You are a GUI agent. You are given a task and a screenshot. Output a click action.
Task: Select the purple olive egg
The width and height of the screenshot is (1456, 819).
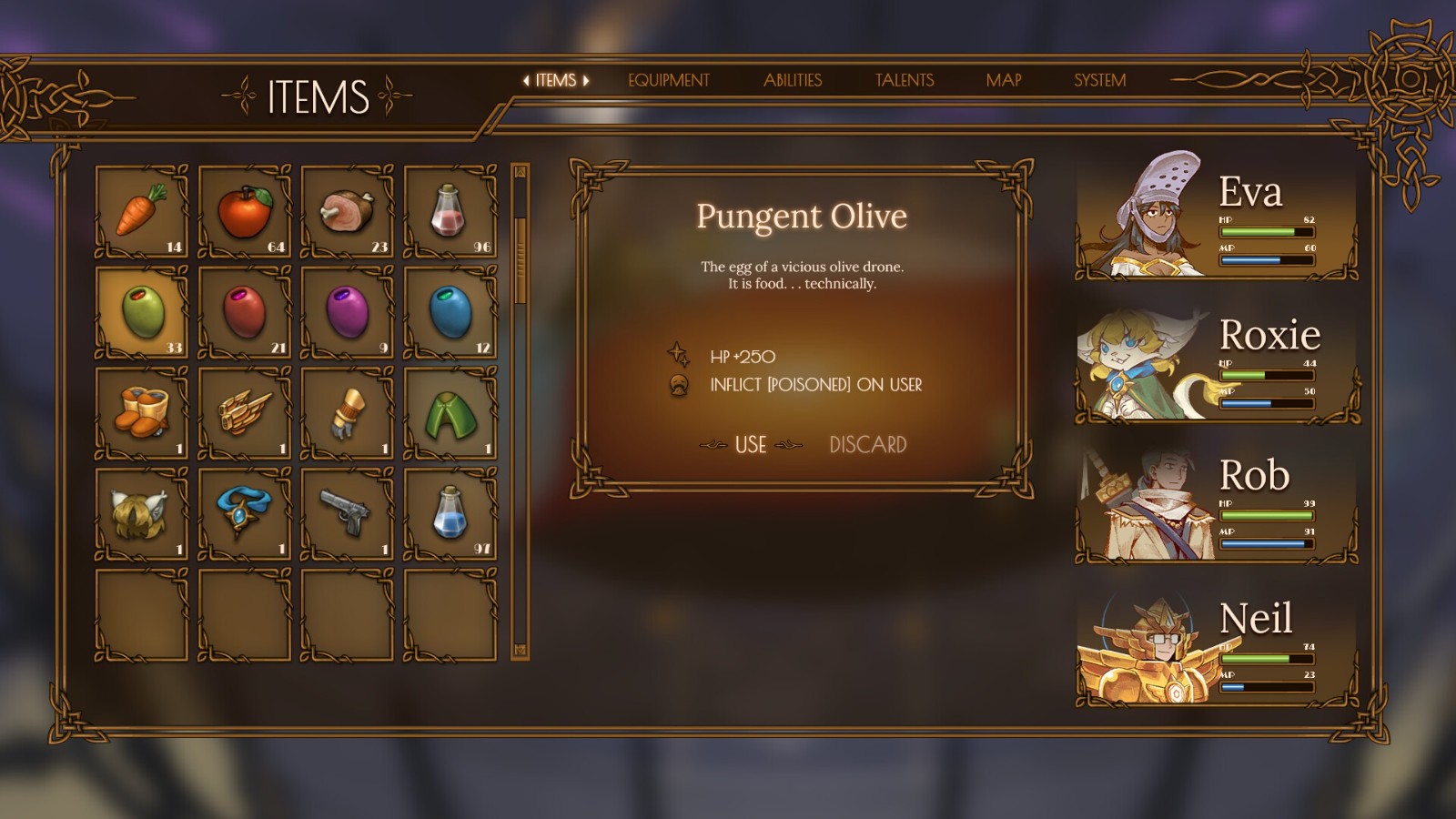point(348,312)
